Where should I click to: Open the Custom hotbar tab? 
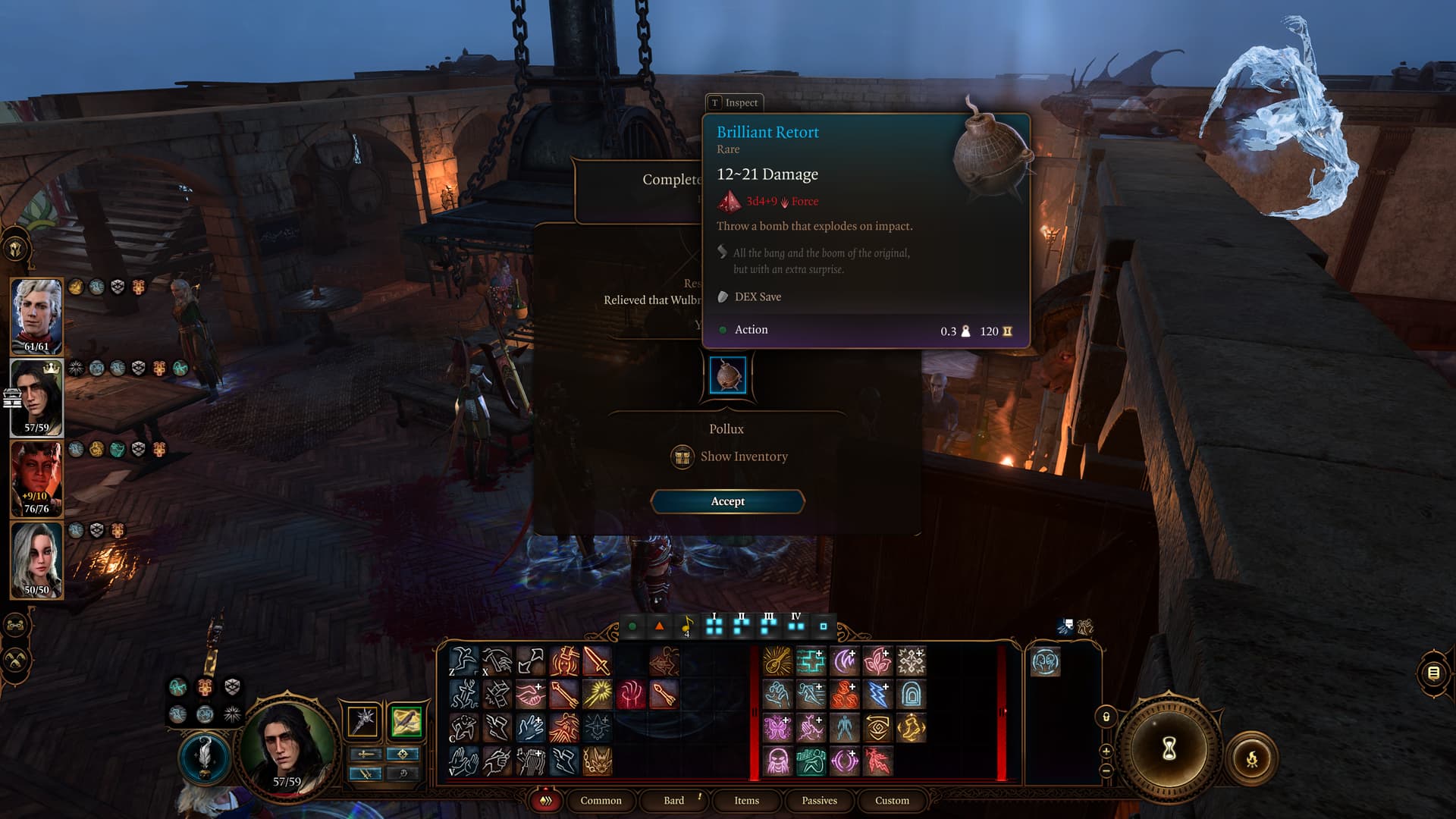click(892, 800)
